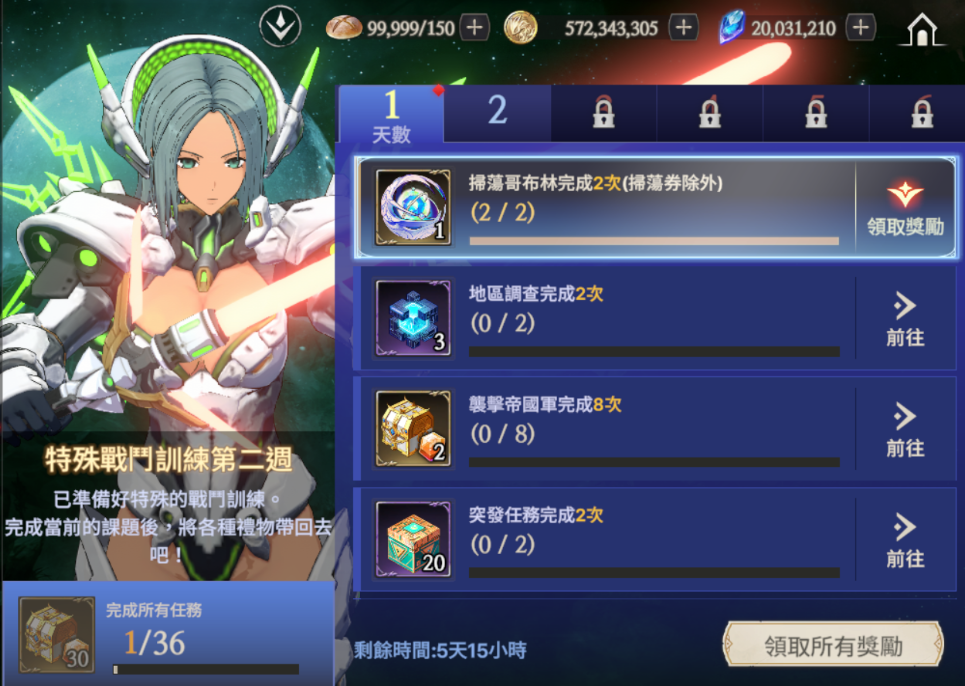Inspect the swirling orb reward icon
Viewport: 965px width, 686px height.
412,207
